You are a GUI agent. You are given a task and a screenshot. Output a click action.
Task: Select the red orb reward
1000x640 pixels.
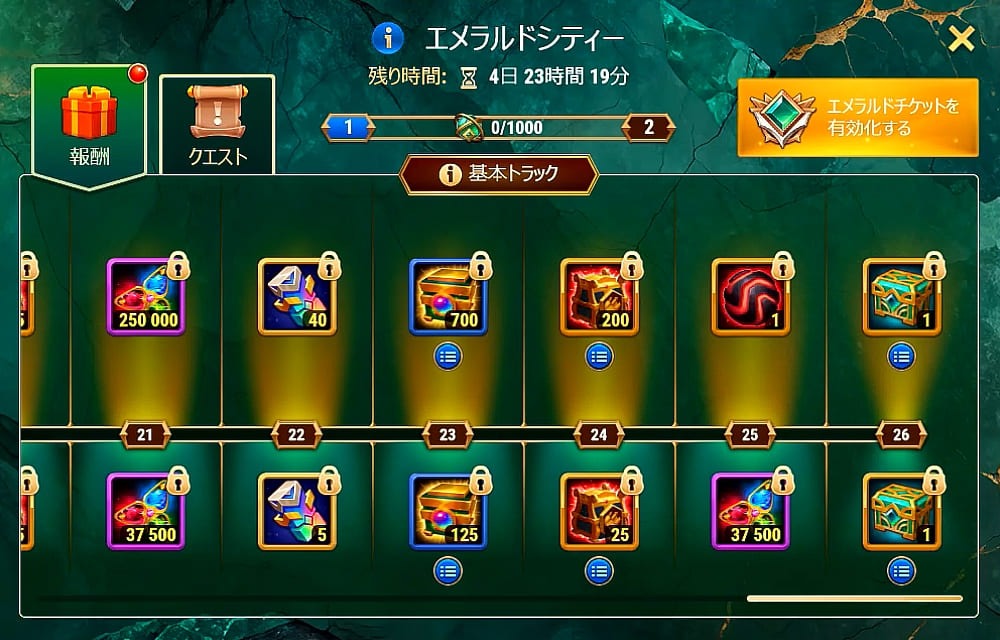750,297
